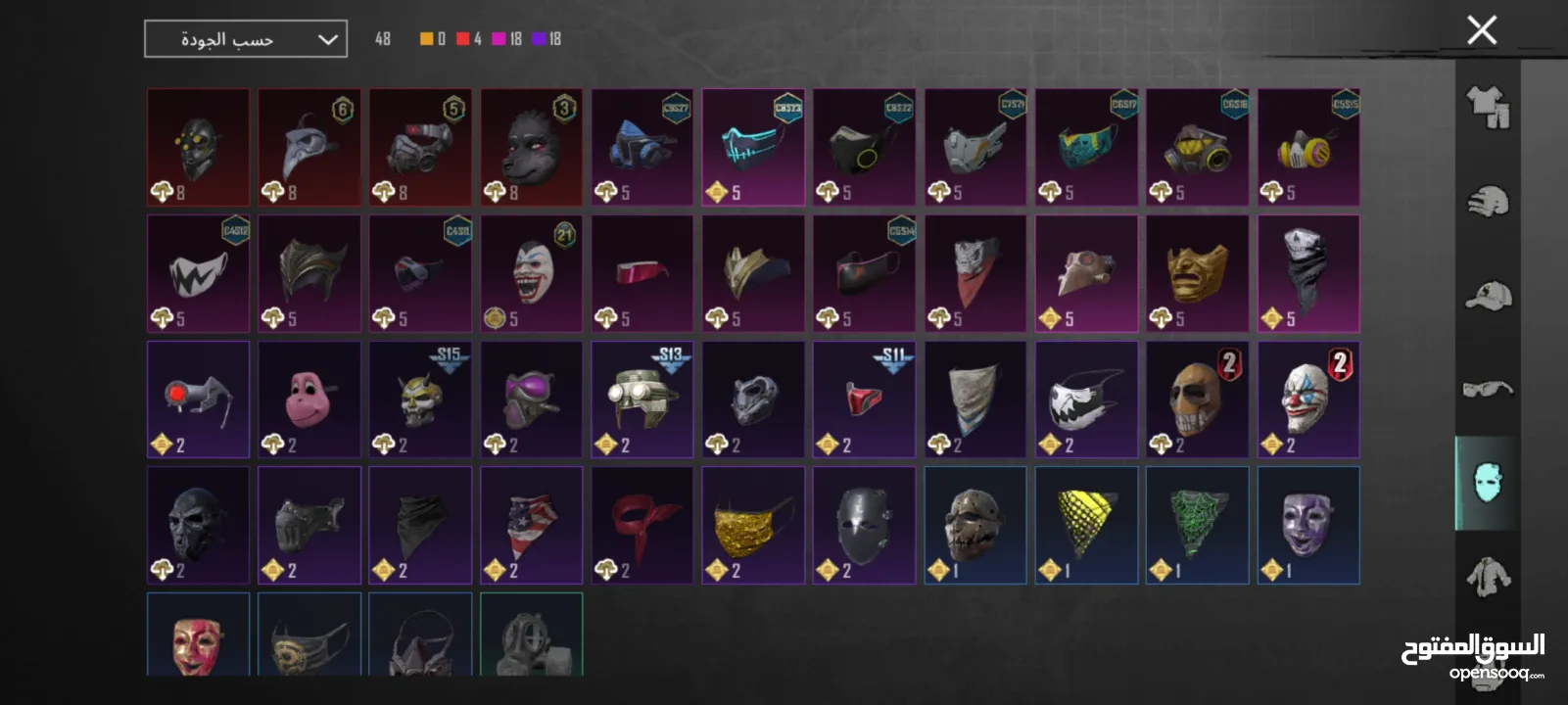Switch to the outfit sets tab
Screen dimensions: 1568x705
(x=1487, y=107)
